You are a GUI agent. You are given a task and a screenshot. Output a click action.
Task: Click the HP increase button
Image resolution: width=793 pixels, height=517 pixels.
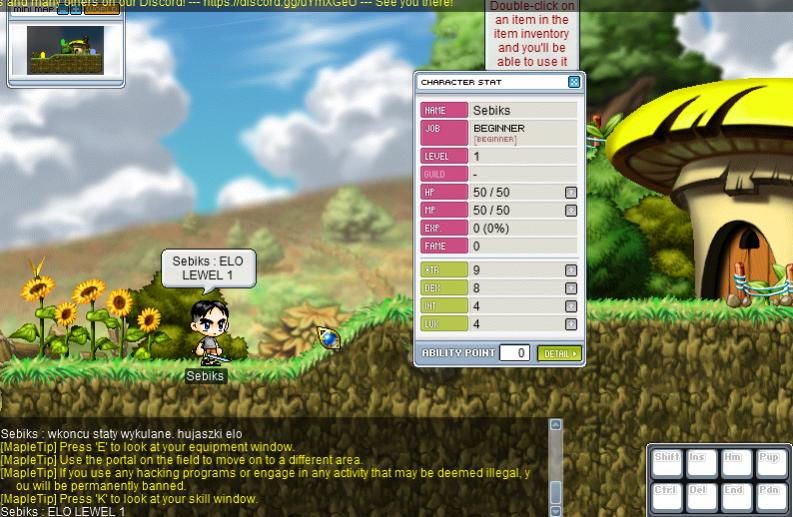tap(571, 192)
